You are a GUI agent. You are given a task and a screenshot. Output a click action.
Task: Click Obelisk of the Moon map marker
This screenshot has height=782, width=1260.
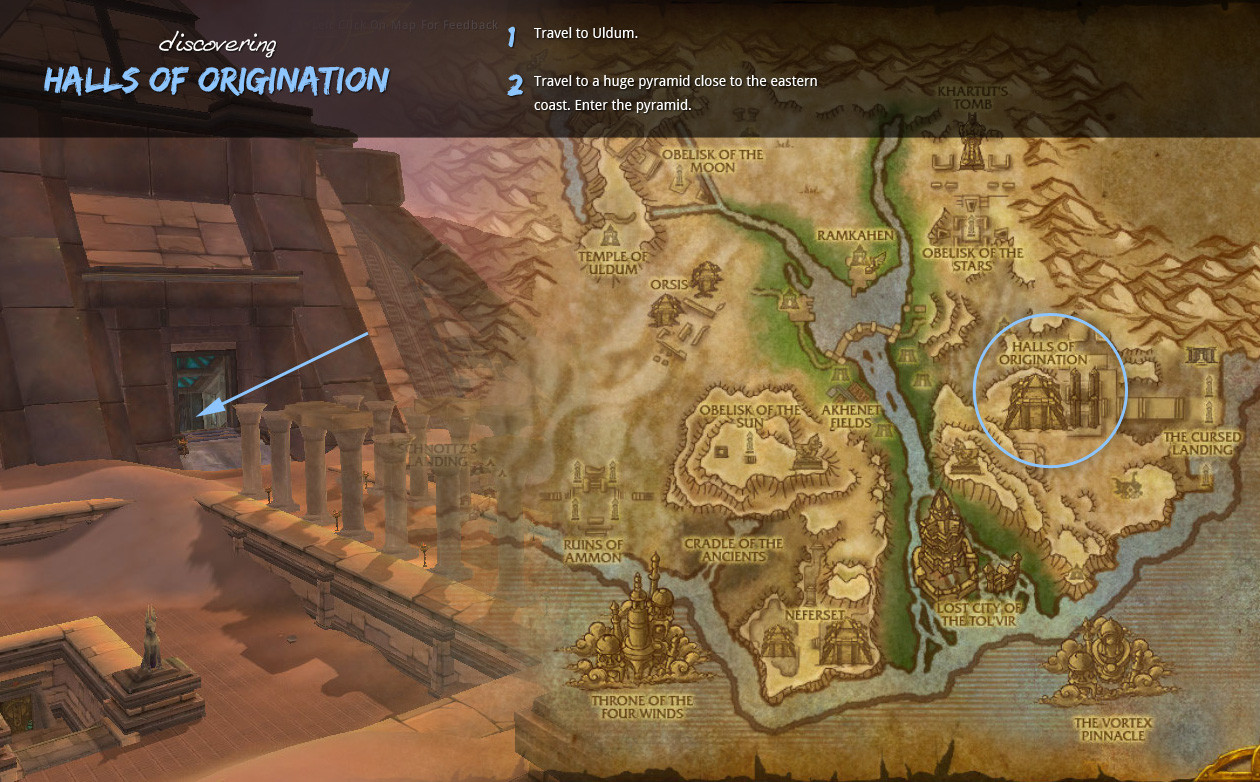pyautogui.click(x=712, y=161)
